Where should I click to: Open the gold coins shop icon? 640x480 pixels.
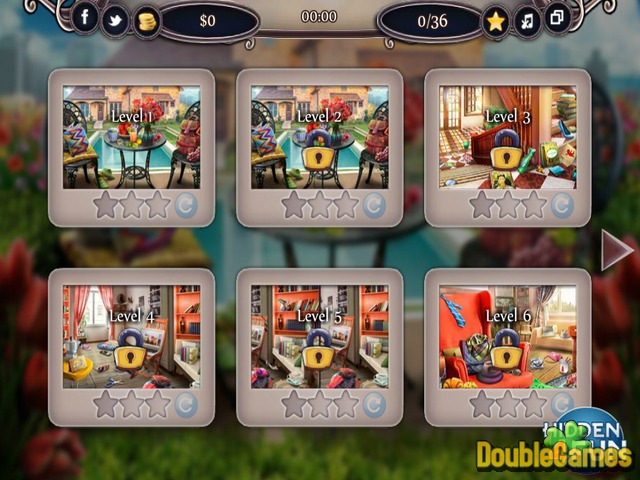pyautogui.click(x=146, y=20)
